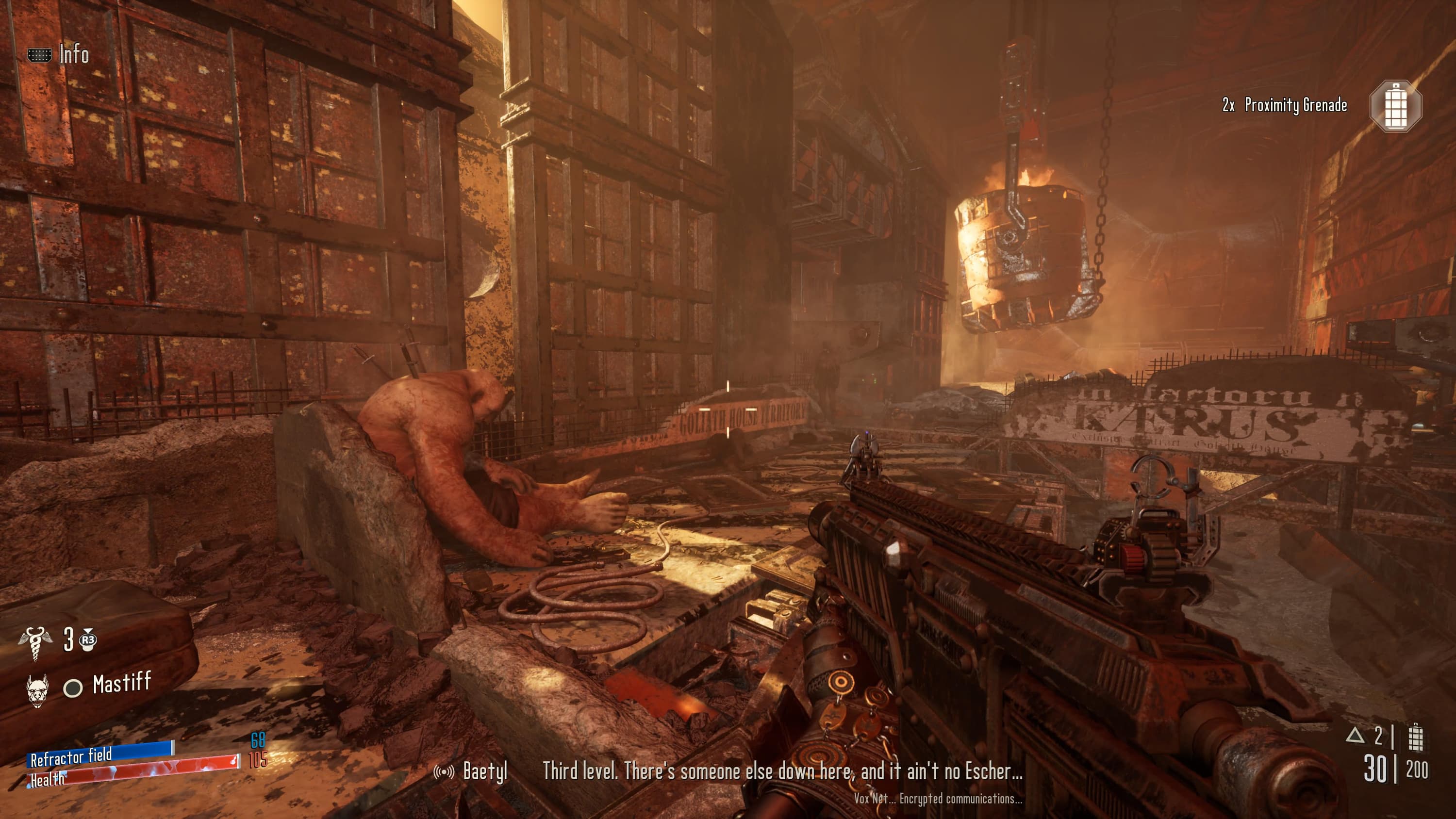Open the Info panel
1456x819 pixels.
pos(59,55)
